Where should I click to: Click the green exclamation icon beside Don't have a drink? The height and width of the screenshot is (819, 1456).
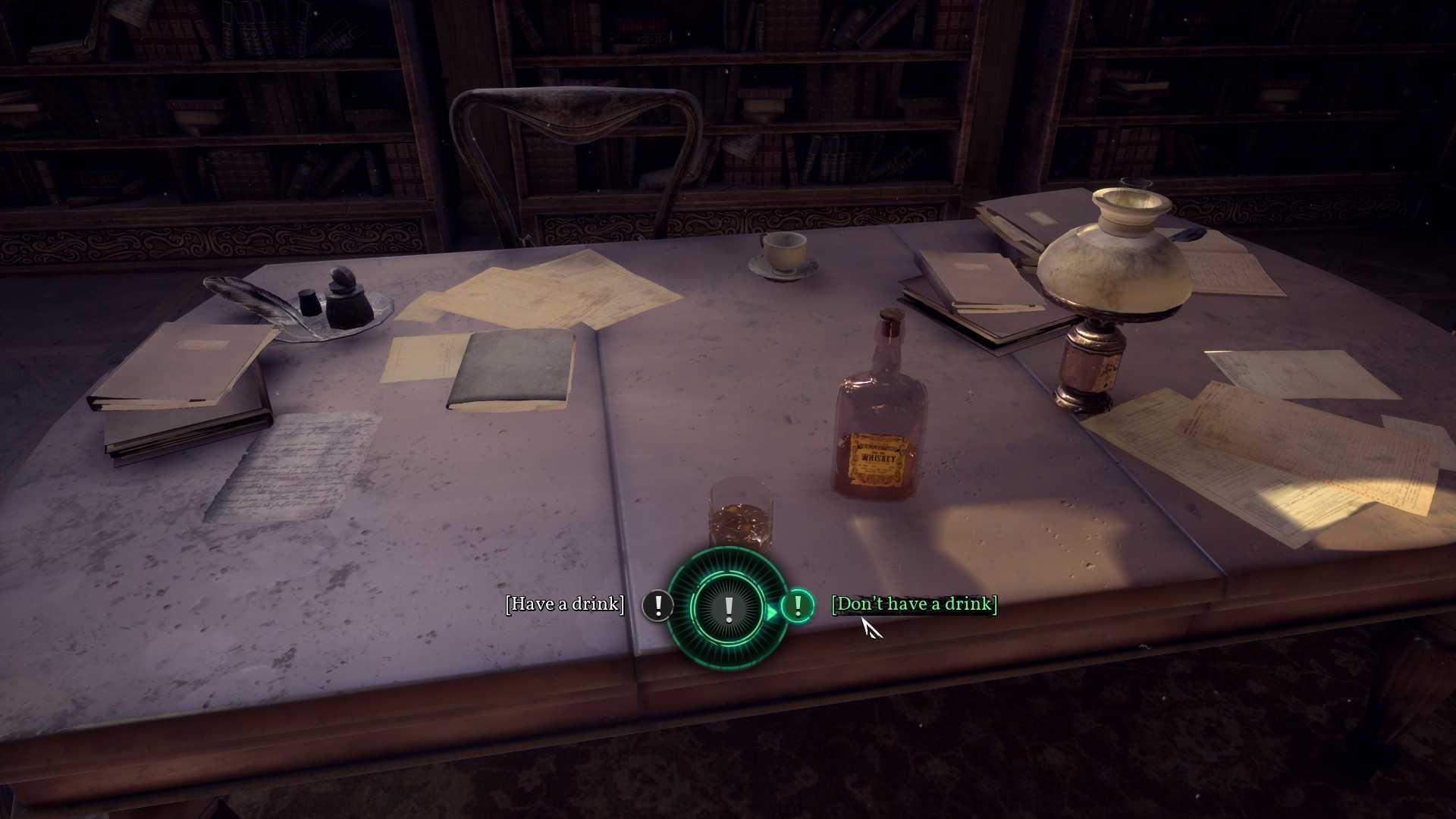click(797, 605)
